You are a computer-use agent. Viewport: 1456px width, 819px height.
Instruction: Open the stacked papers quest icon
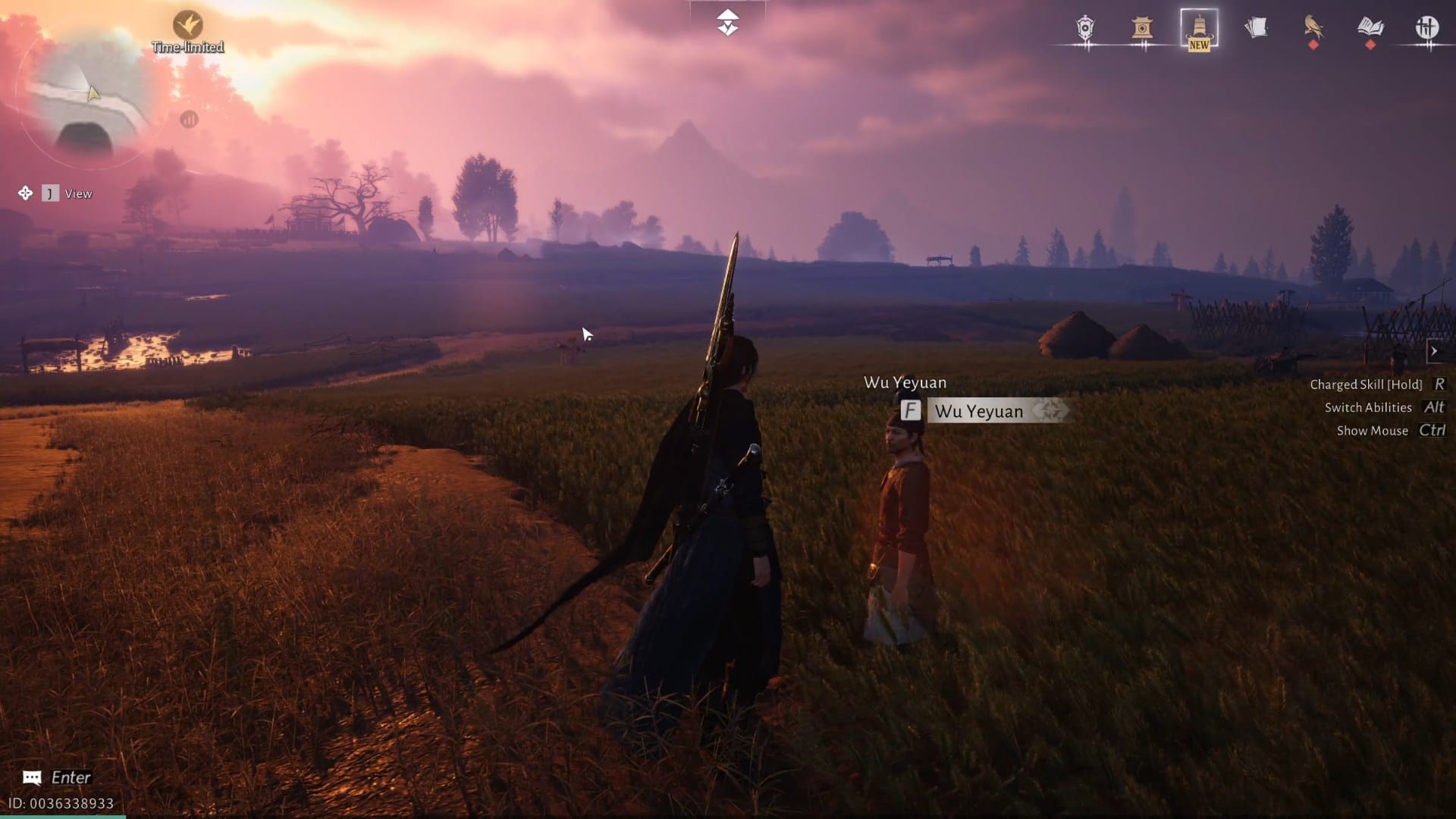[1257, 28]
